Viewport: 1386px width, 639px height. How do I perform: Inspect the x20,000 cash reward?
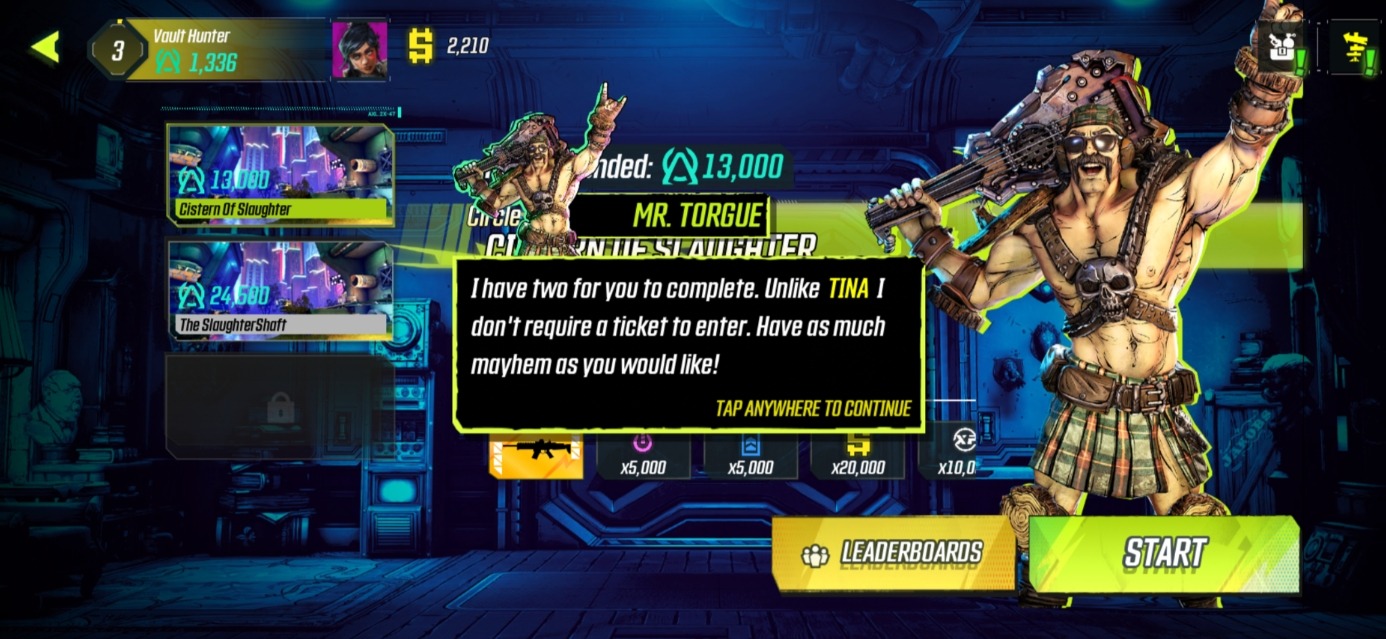point(857,456)
